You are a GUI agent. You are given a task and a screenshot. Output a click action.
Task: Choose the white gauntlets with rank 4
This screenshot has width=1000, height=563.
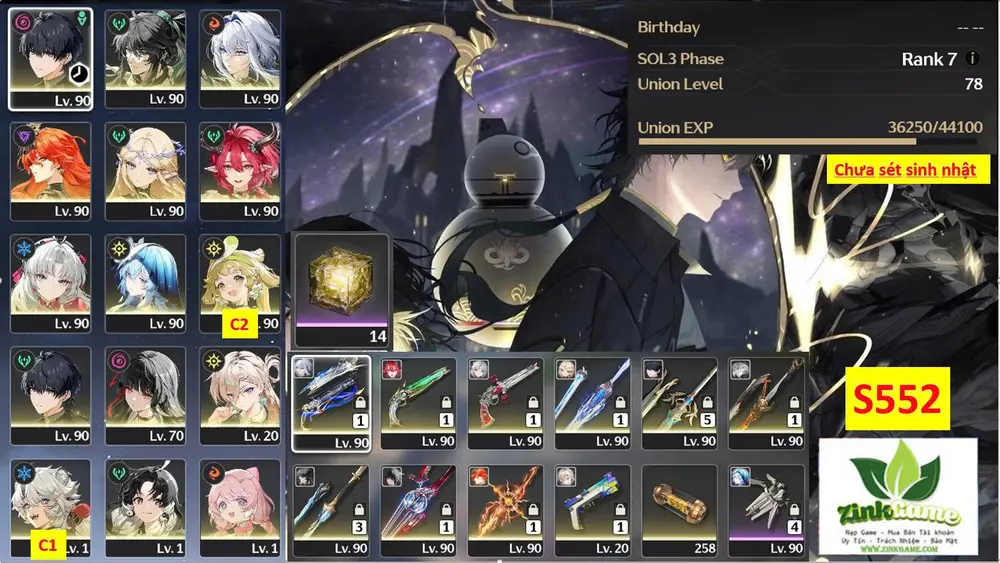tap(766, 509)
